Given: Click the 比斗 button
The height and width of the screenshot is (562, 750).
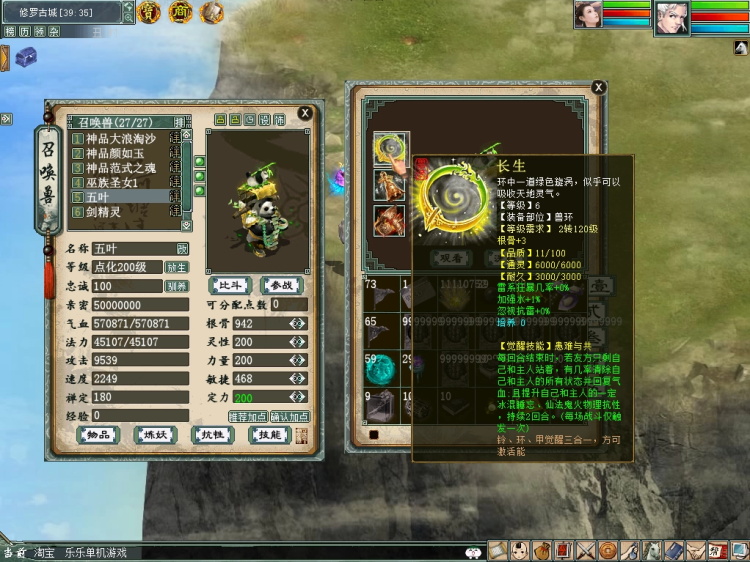Looking at the screenshot, I should (230, 285).
